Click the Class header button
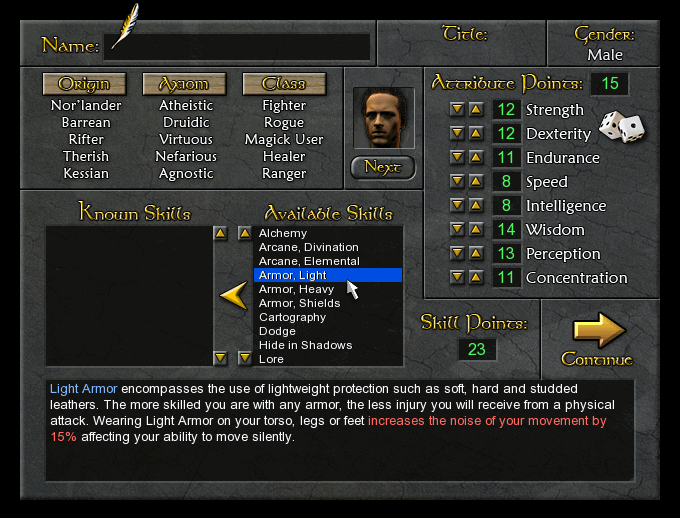The height and width of the screenshot is (518, 680). pyautogui.click(x=284, y=84)
